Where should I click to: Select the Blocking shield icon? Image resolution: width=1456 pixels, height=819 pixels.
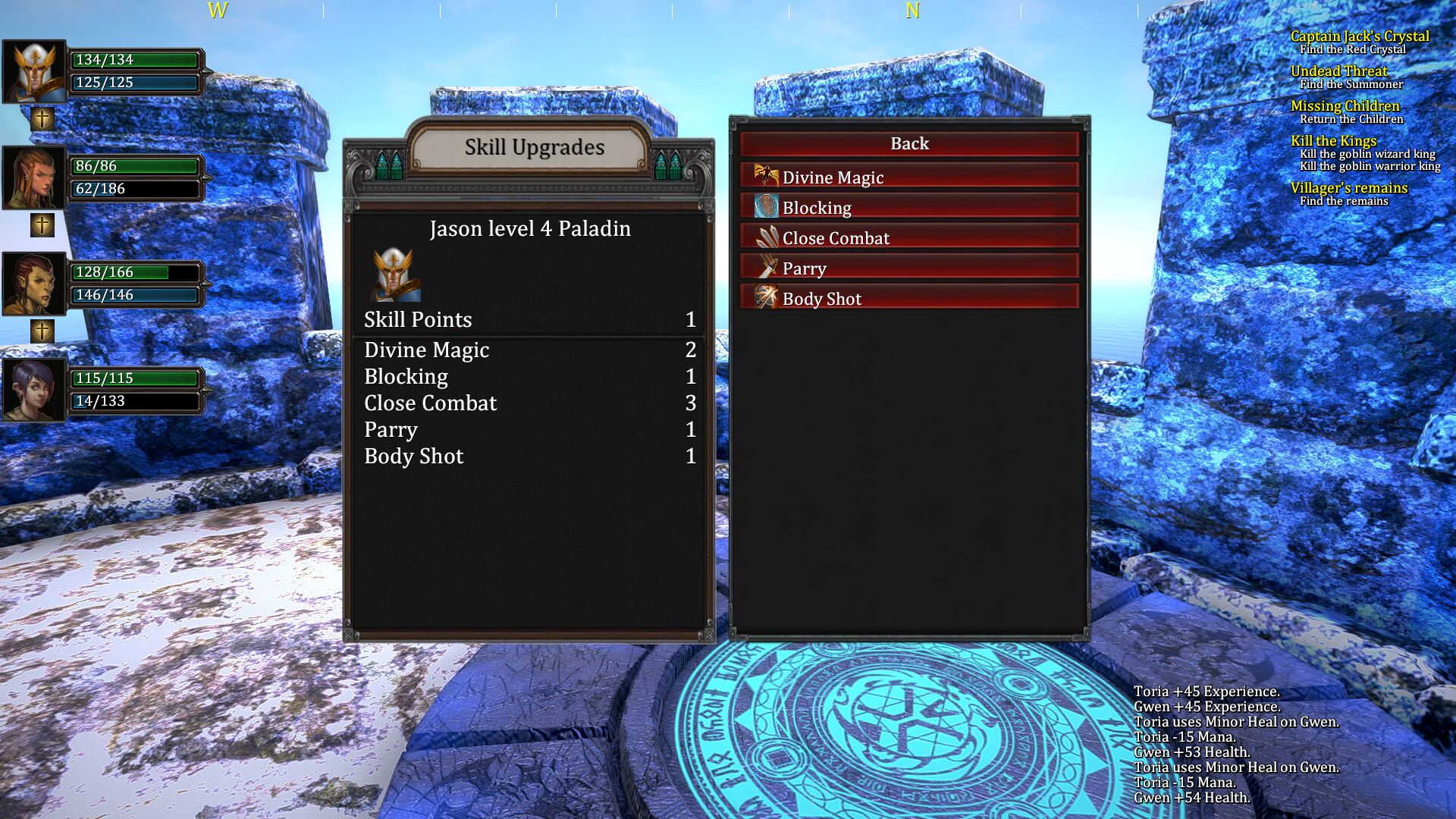coord(767,207)
